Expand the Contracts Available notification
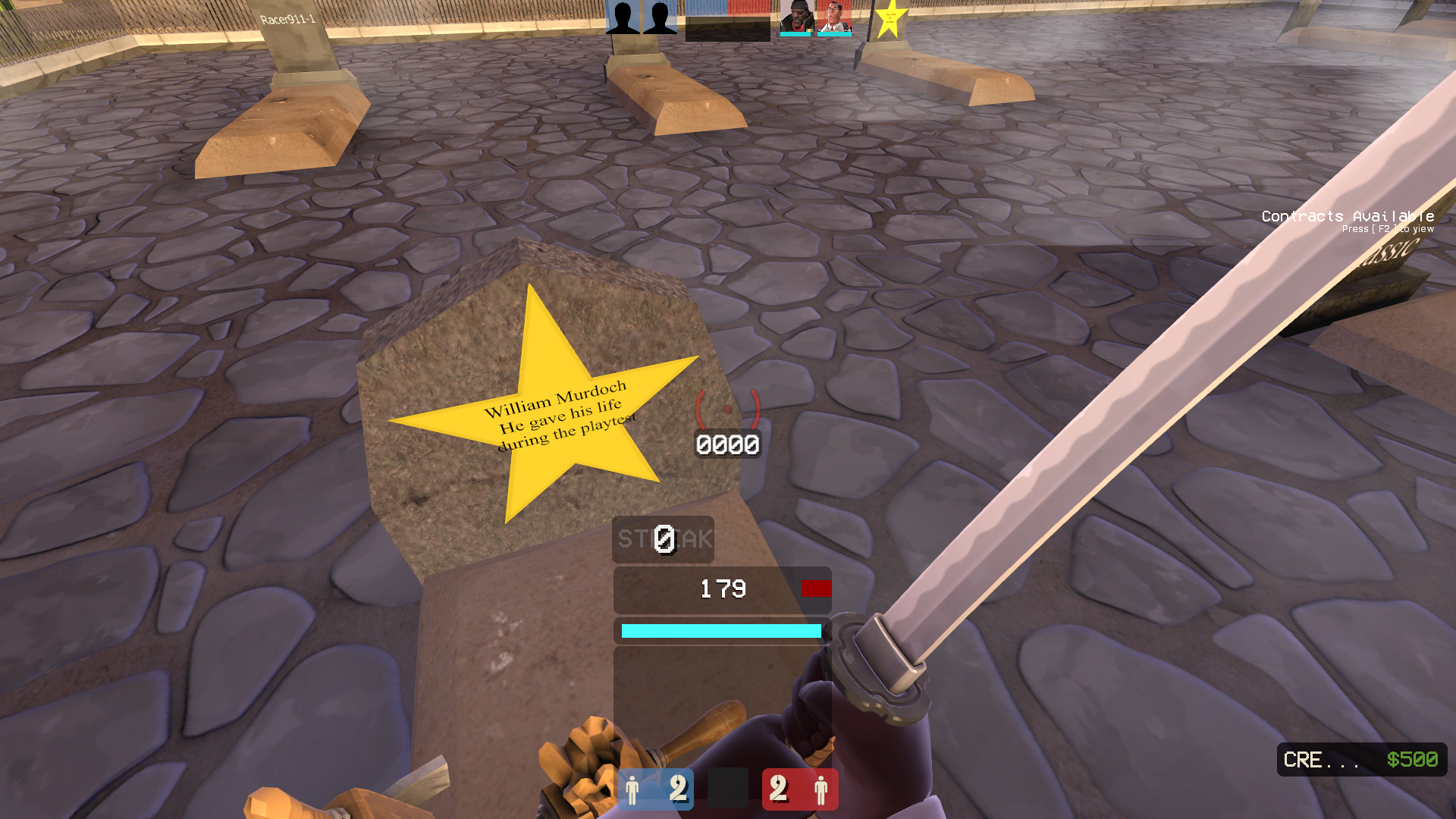1456x819 pixels. (1348, 216)
